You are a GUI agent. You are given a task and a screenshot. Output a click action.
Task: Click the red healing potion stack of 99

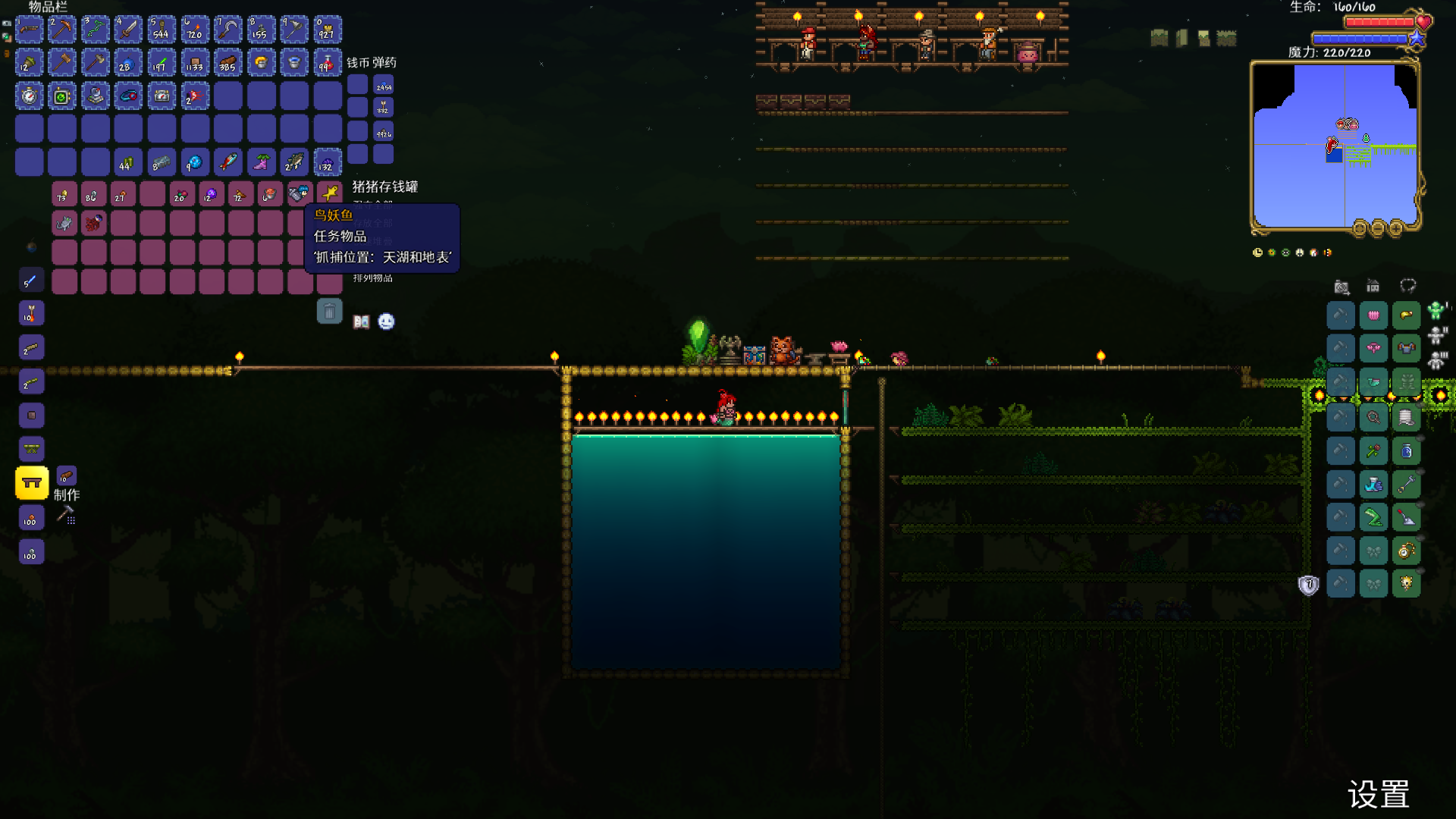327,63
